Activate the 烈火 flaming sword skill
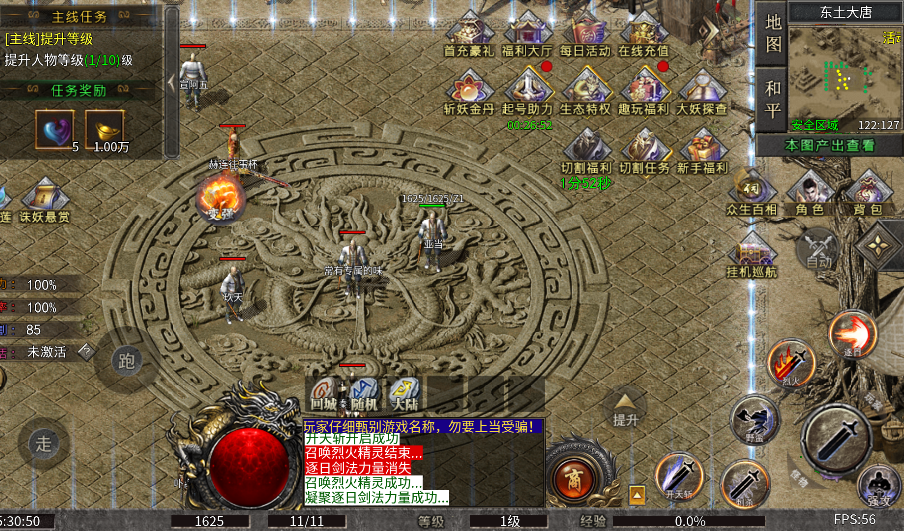904x531 pixels. [790, 362]
